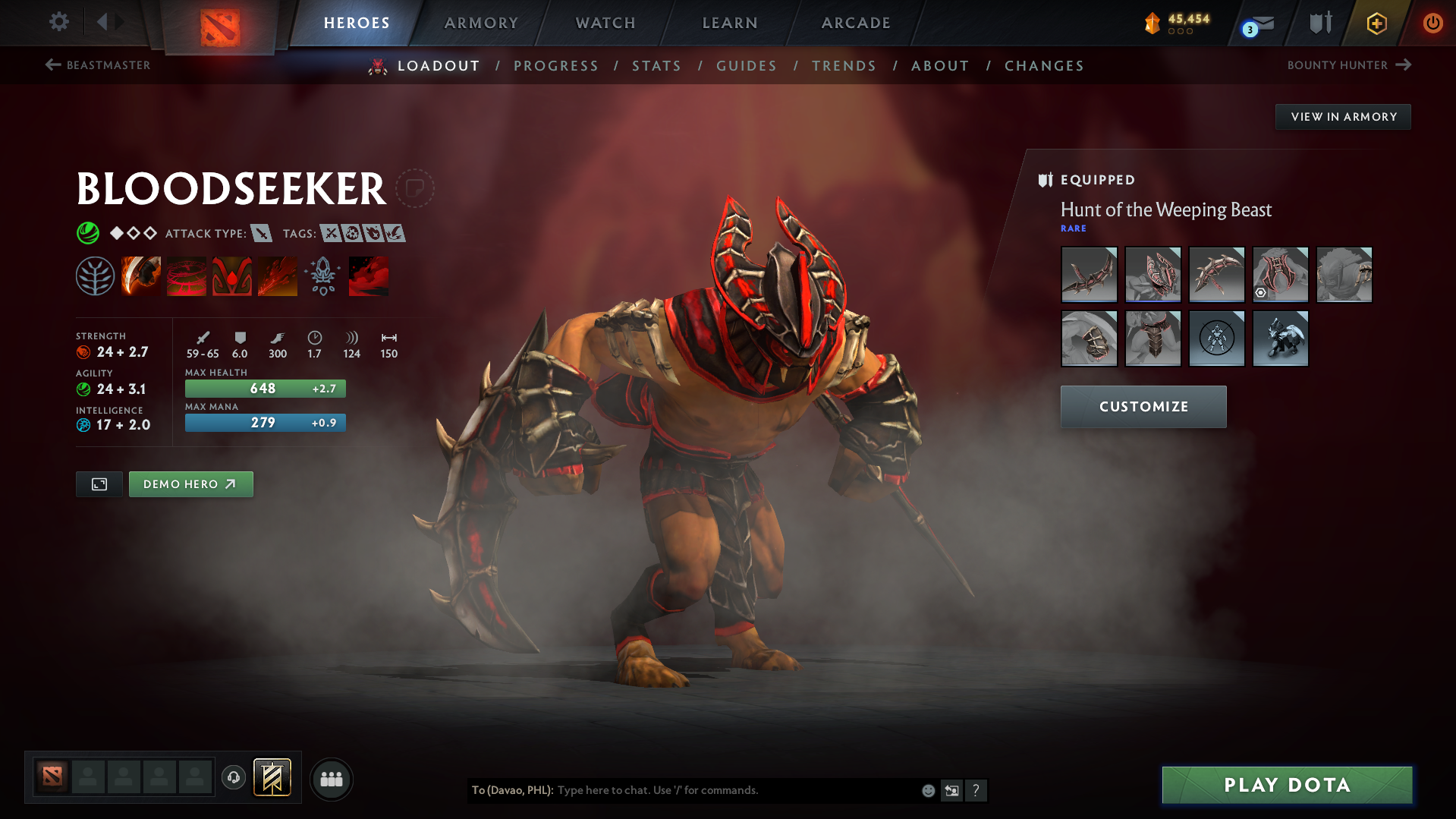Open the settings gear menu
1456x819 pixels.
[58, 22]
